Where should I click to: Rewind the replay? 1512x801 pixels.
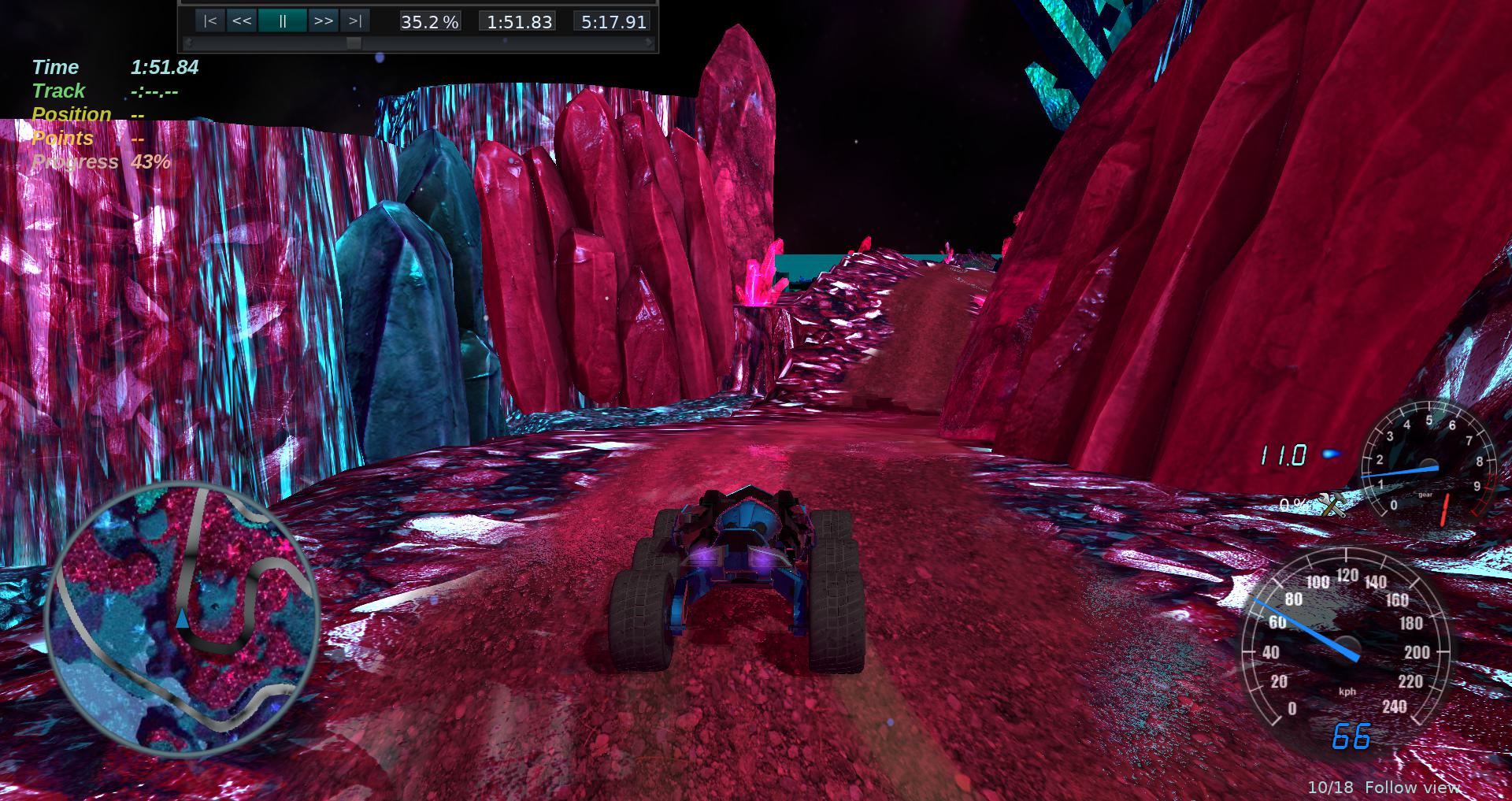242,21
